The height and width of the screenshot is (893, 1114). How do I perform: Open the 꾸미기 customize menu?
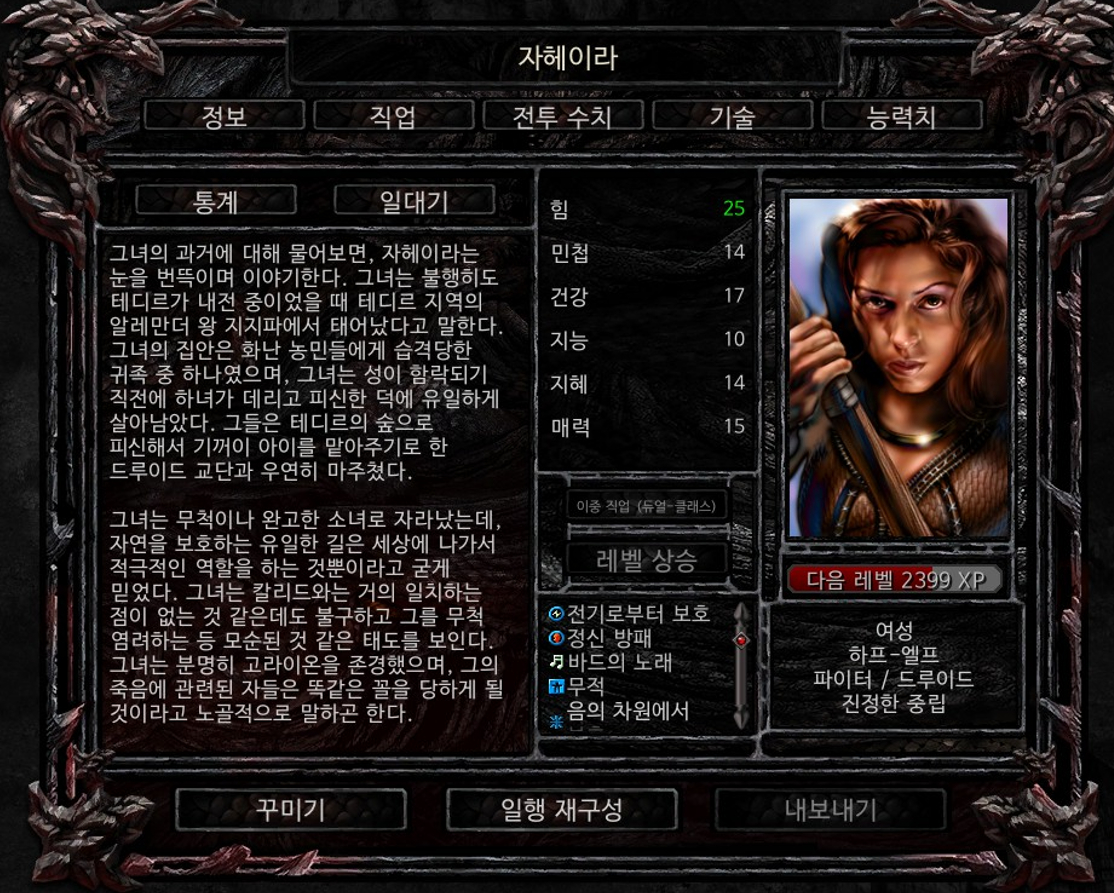[291, 809]
